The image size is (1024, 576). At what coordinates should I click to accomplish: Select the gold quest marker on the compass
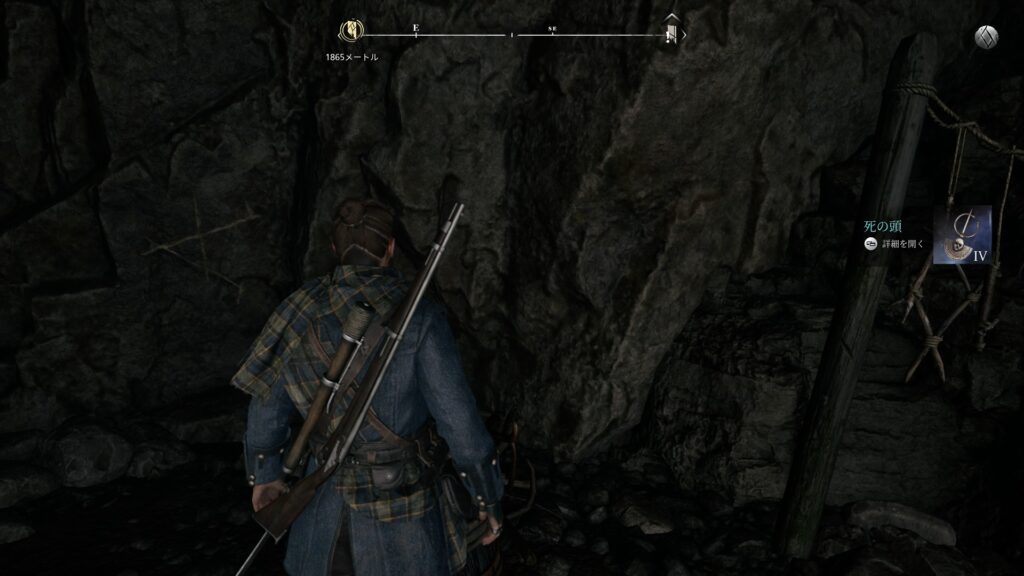tap(351, 30)
